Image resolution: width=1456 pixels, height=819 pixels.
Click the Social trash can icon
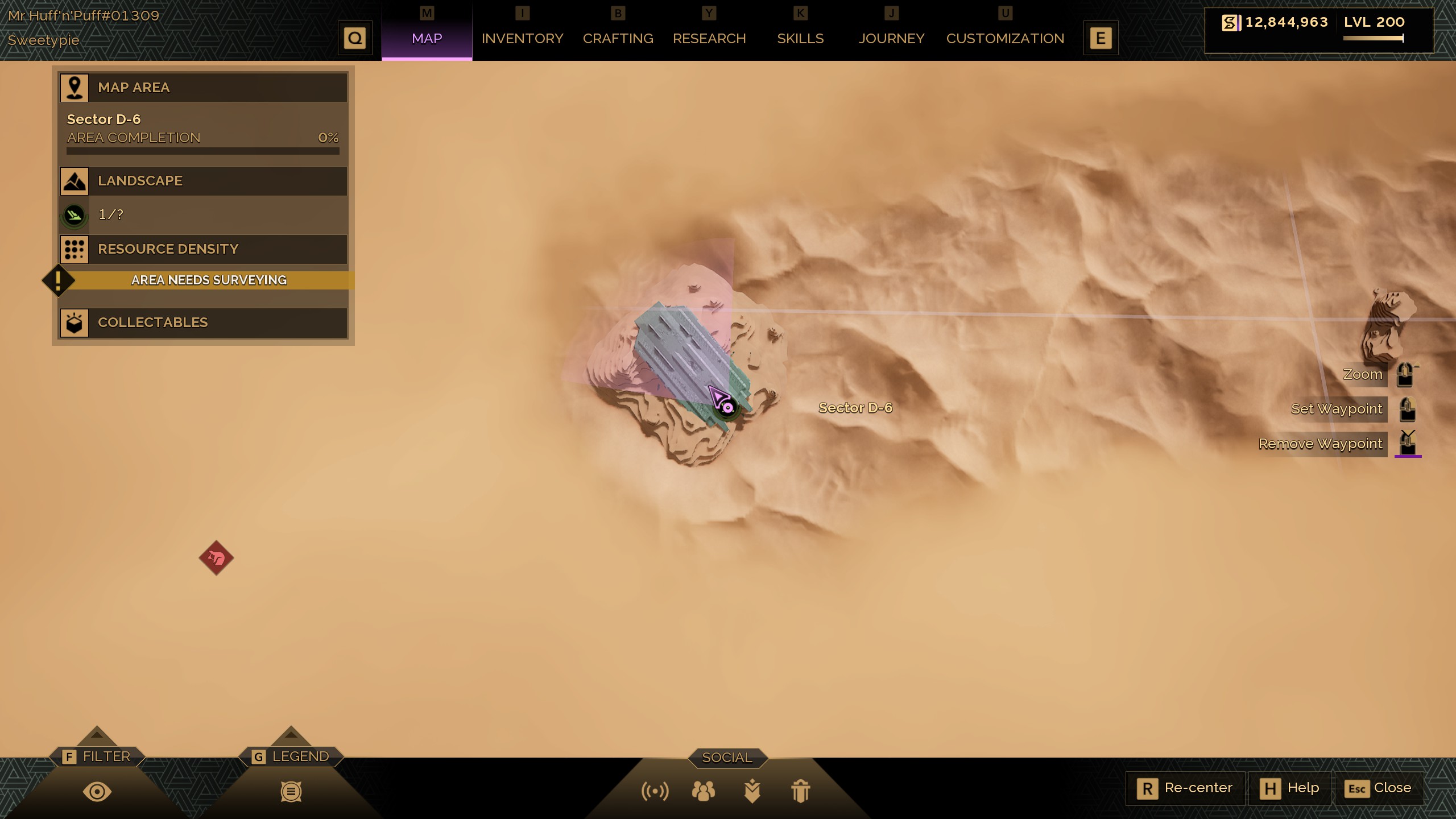(x=800, y=791)
